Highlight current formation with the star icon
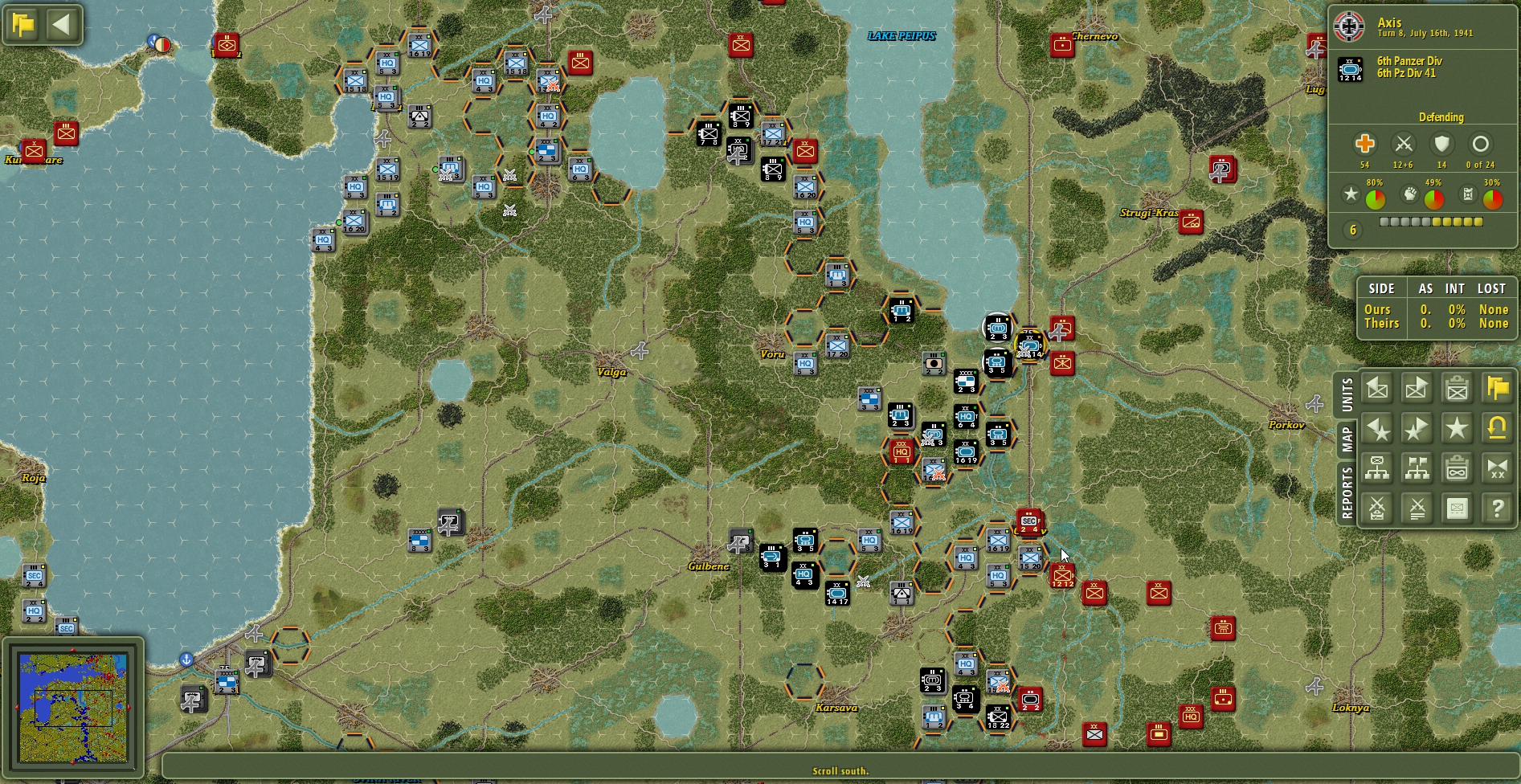The image size is (1521, 784). point(1457,429)
